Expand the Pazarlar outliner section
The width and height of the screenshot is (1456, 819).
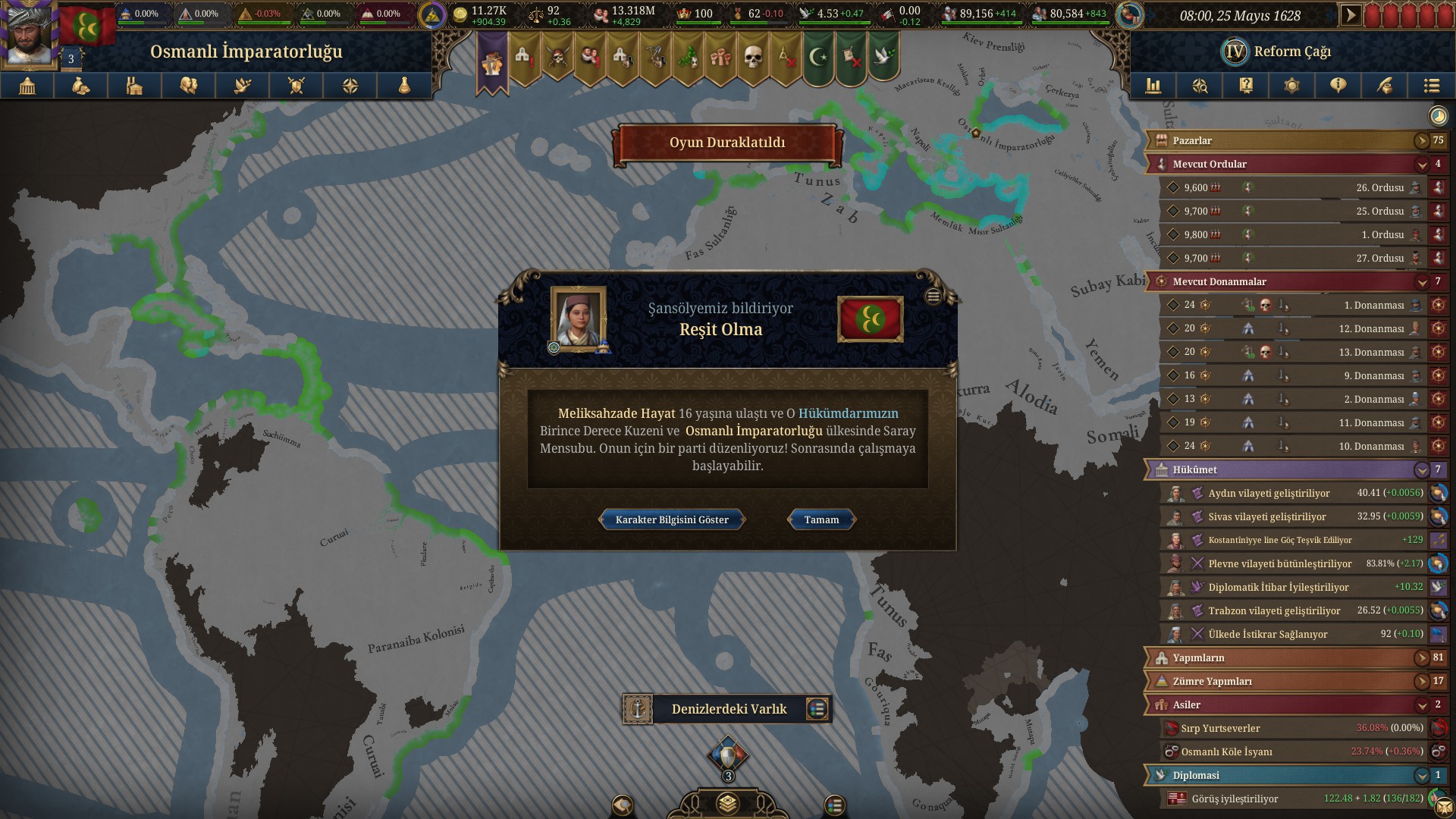[x=1421, y=140]
